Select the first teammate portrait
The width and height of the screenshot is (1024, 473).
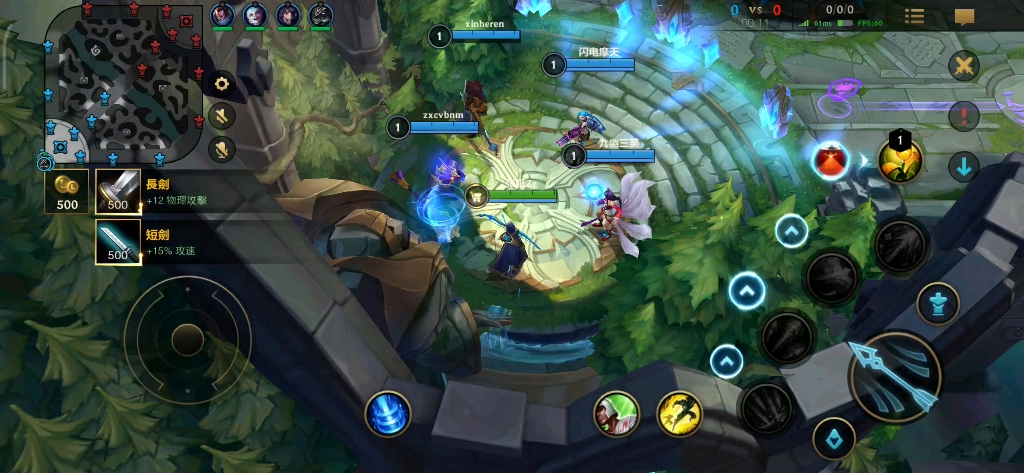(x=223, y=15)
